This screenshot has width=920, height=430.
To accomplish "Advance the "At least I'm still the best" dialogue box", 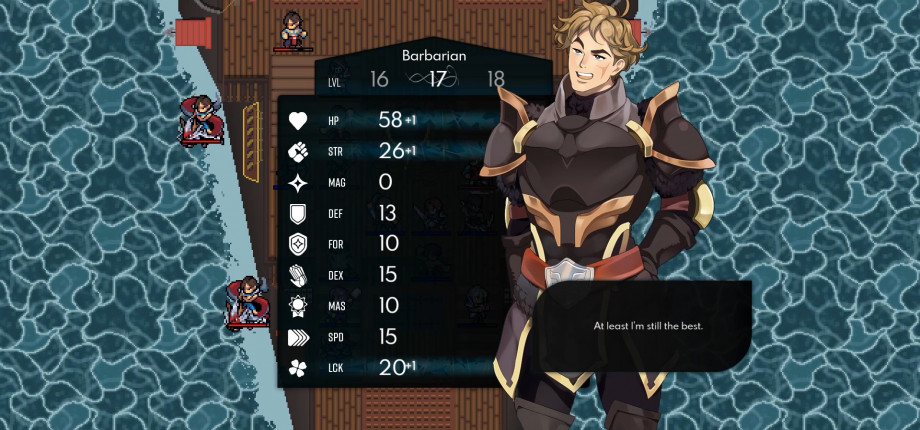I will (x=648, y=326).
